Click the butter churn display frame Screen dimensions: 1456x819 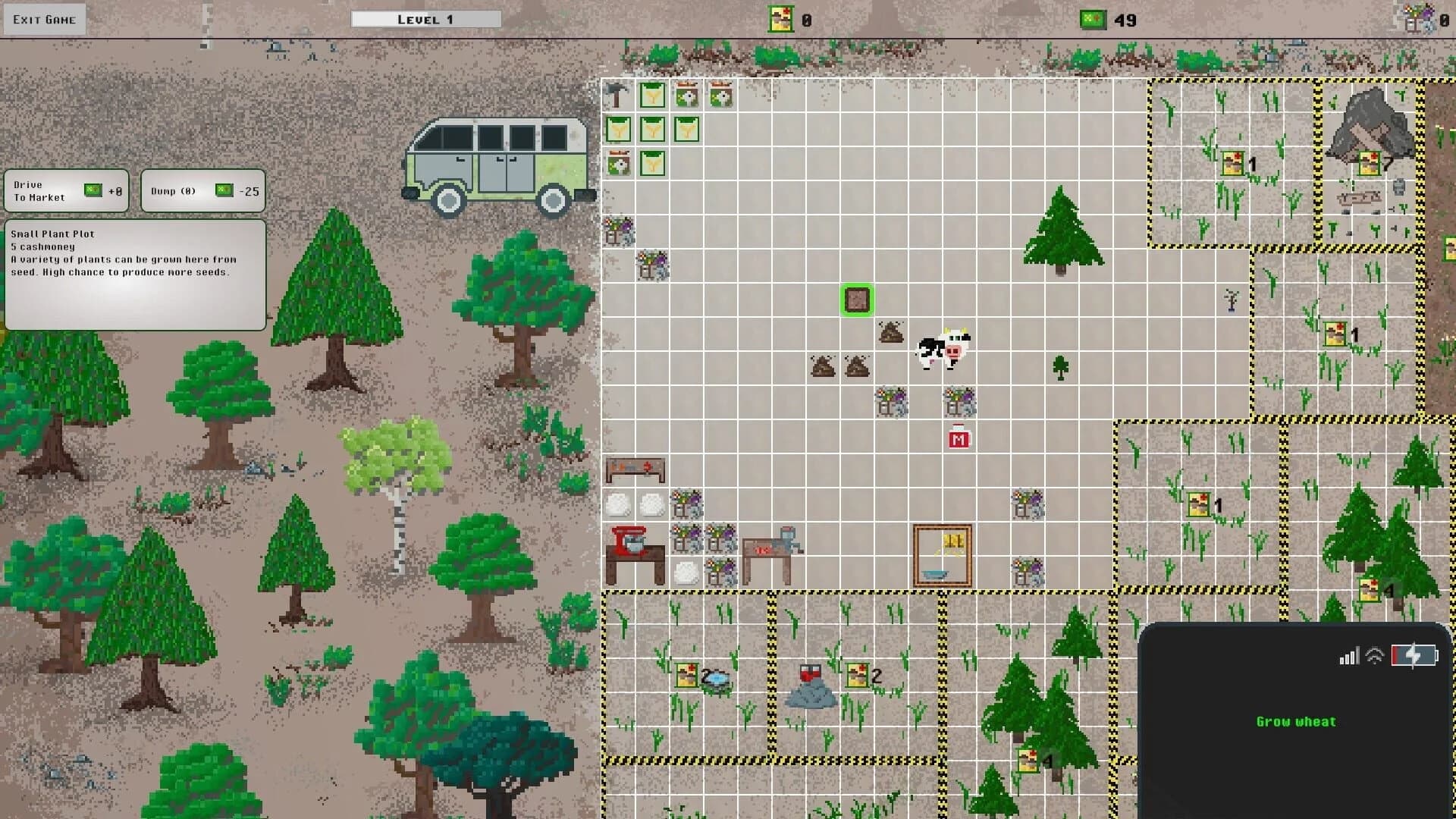pos(941,554)
